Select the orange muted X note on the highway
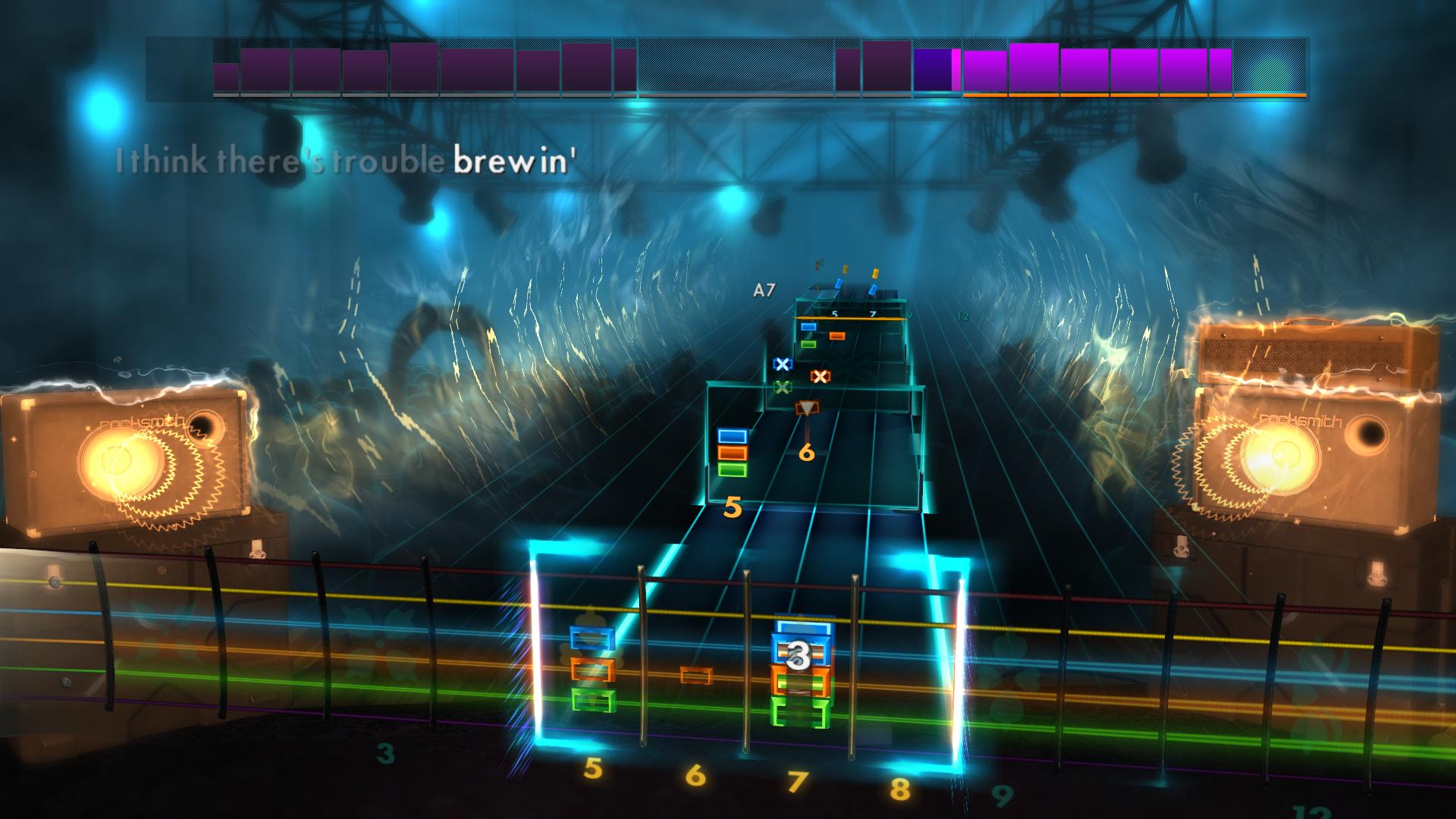Viewport: 1456px width, 819px height. [x=820, y=376]
